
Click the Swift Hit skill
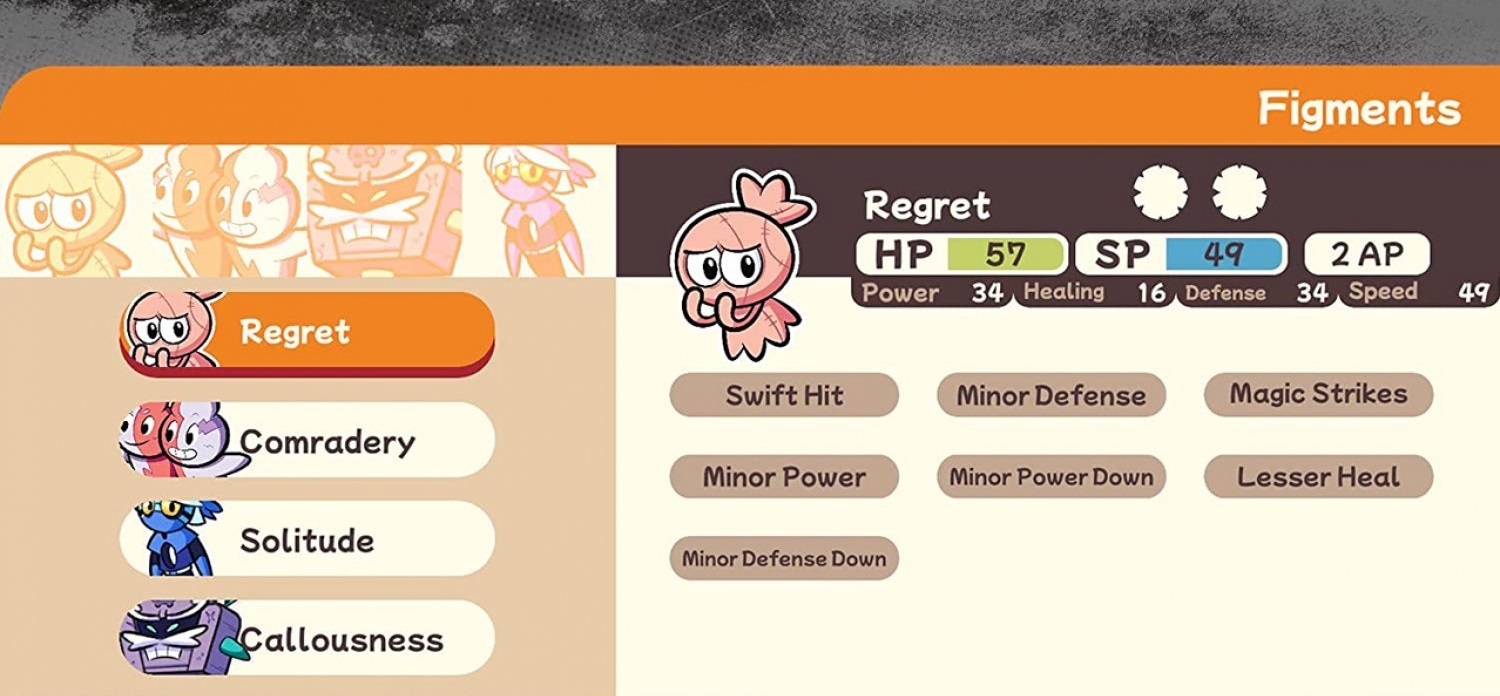point(784,395)
